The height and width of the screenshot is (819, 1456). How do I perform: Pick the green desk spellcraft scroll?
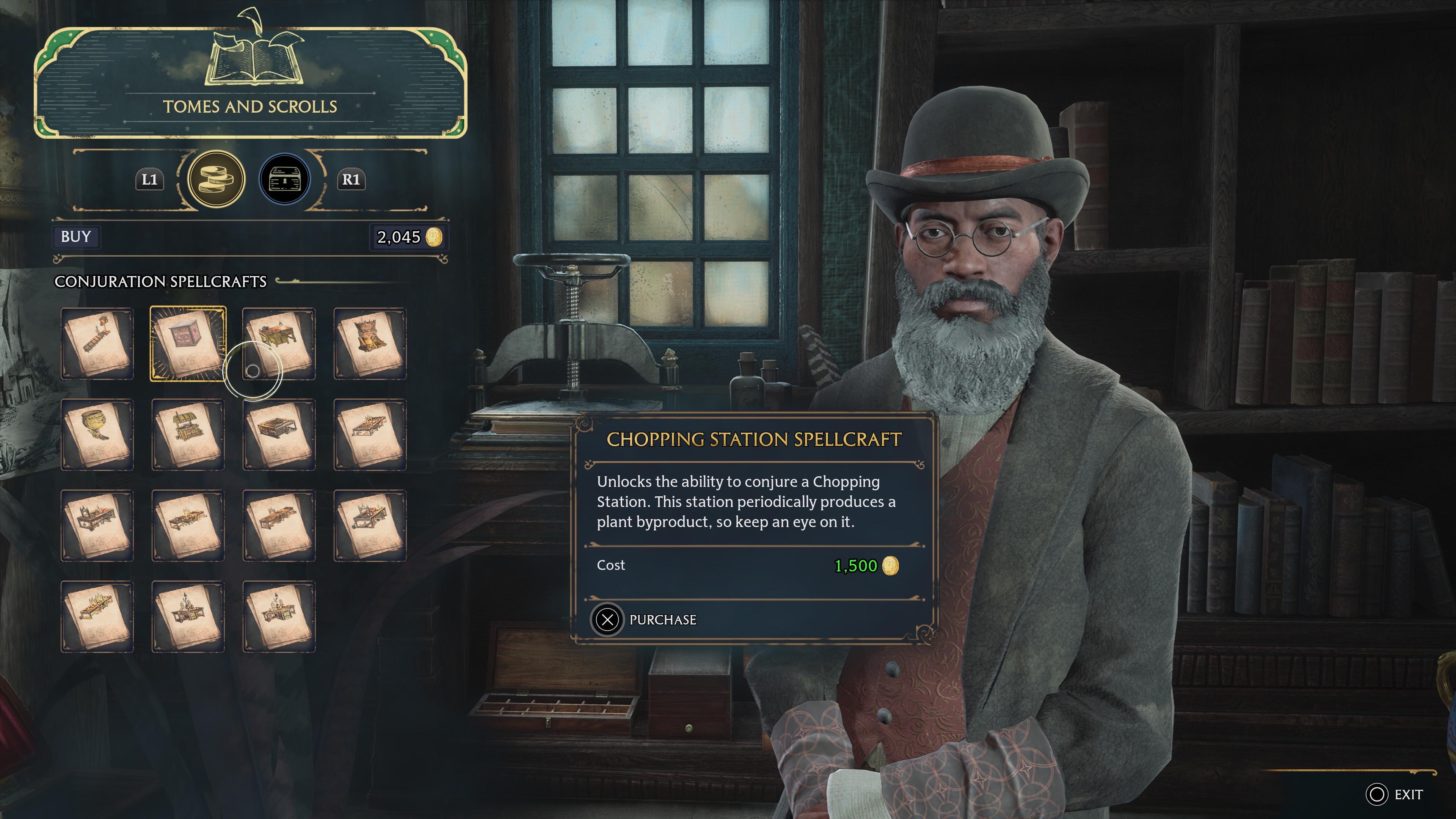tap(279, 344)
